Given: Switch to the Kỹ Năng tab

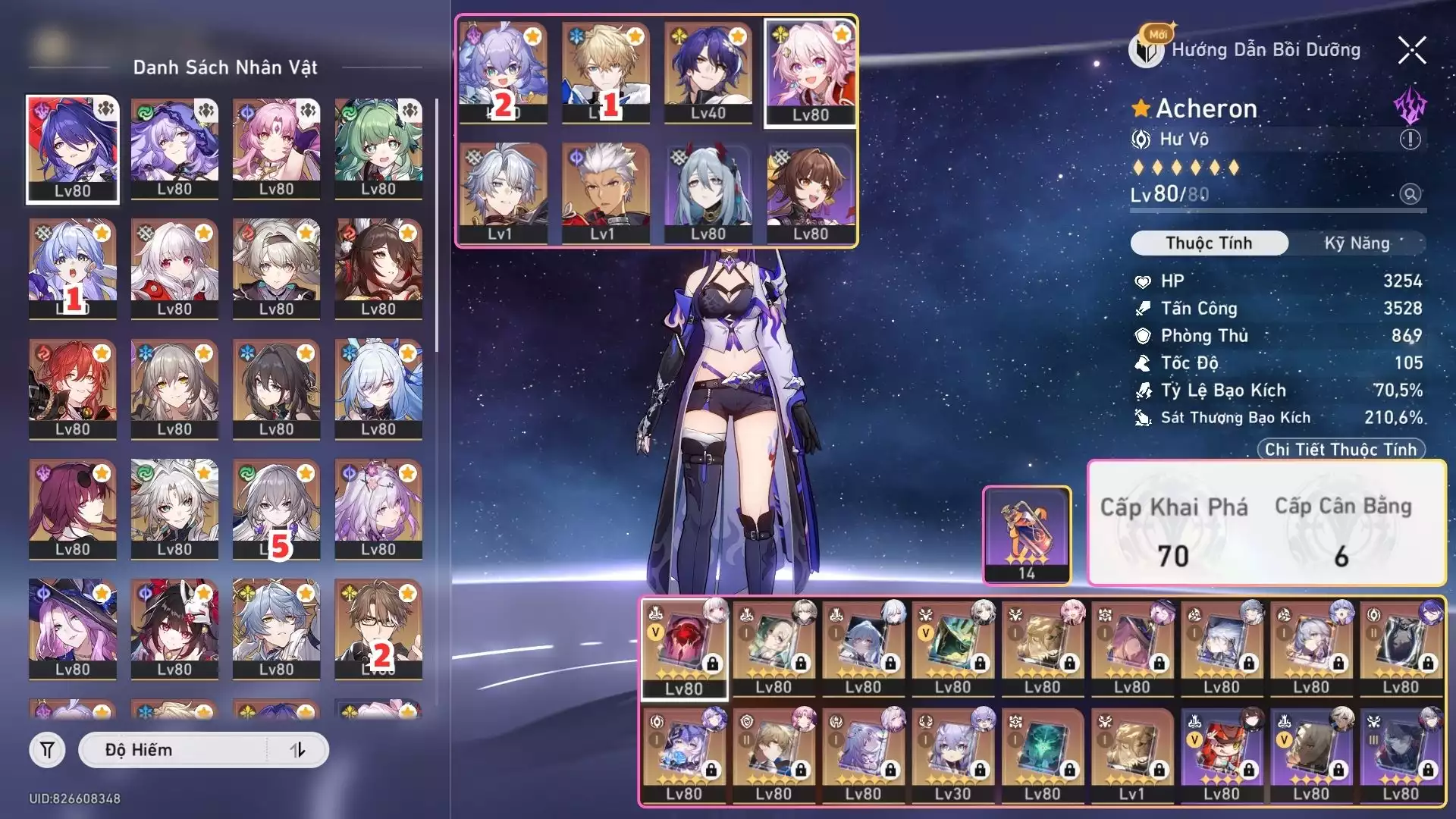Looking at the screenshot, I should click(x=1357, y=243).
